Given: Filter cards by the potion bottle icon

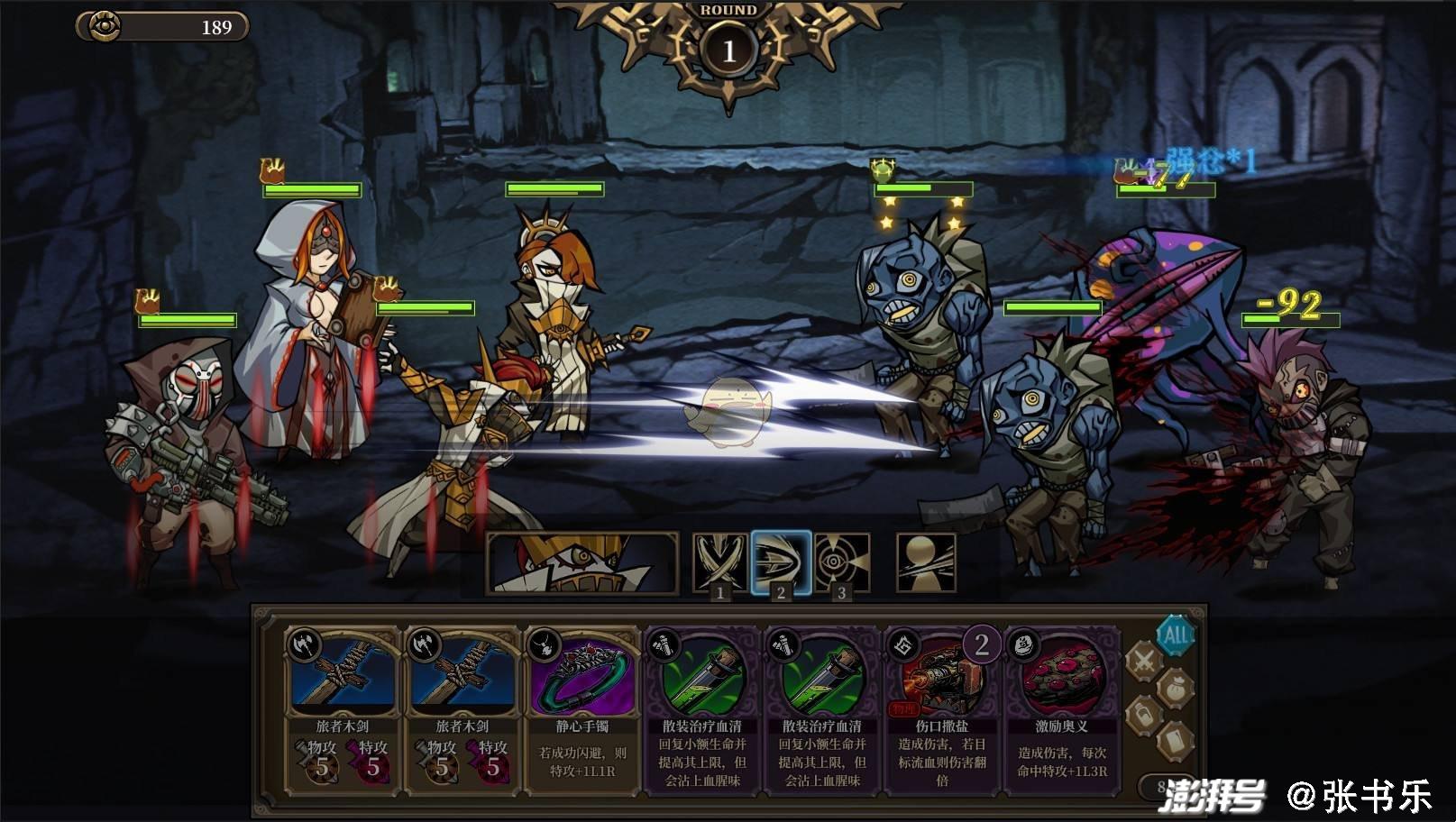Looking at the screenshot, I should click(x=1144, y=717).
